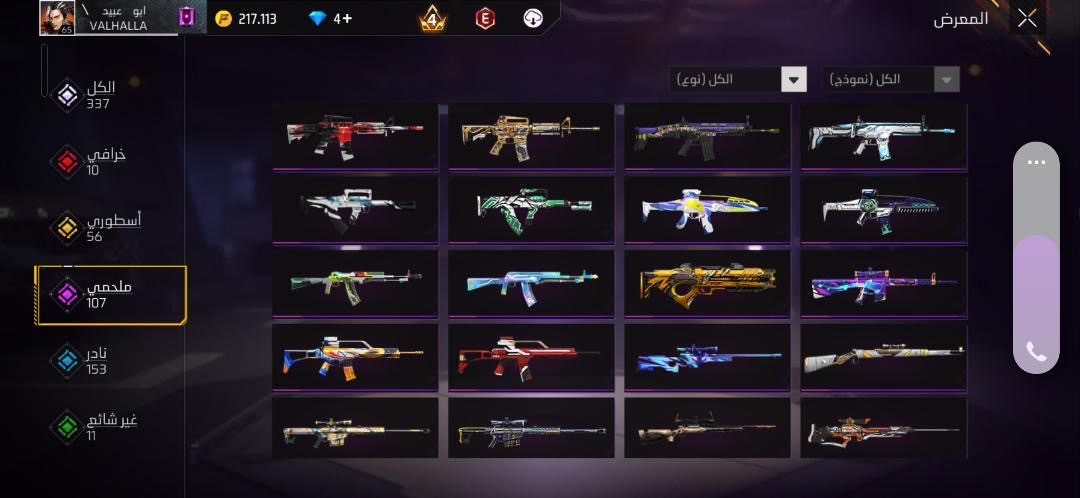
Task: Click the red E hexagon badge
Action: pos(485,18)
